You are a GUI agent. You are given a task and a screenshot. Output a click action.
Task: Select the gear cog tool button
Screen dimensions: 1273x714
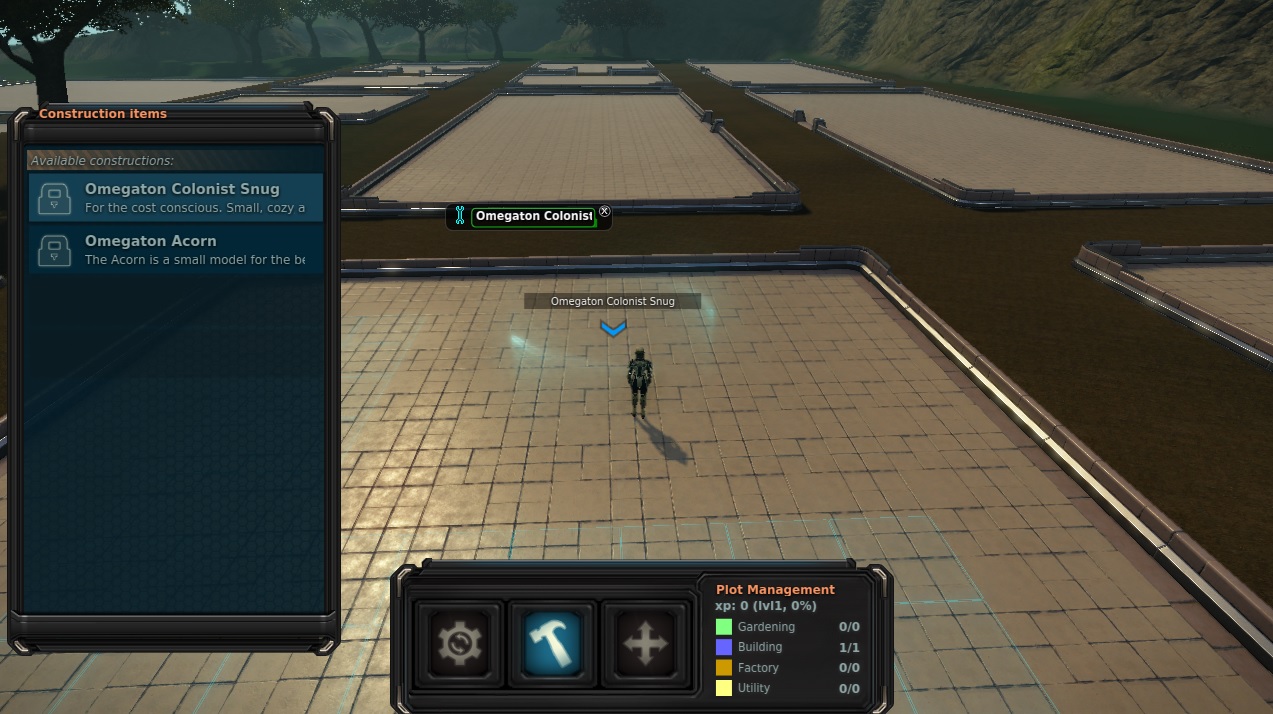(460, 642)
